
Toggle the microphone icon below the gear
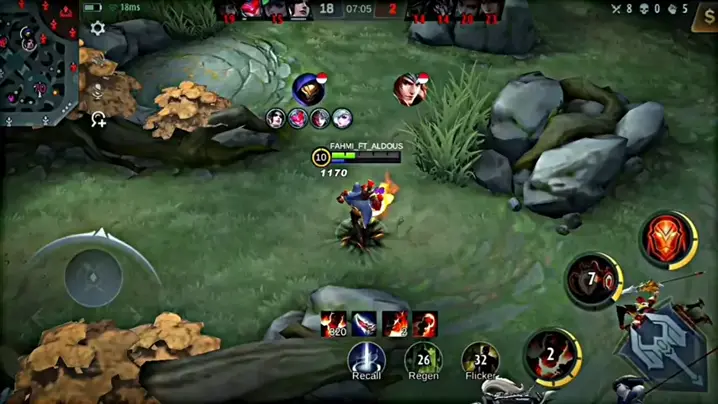coord(98,90)
